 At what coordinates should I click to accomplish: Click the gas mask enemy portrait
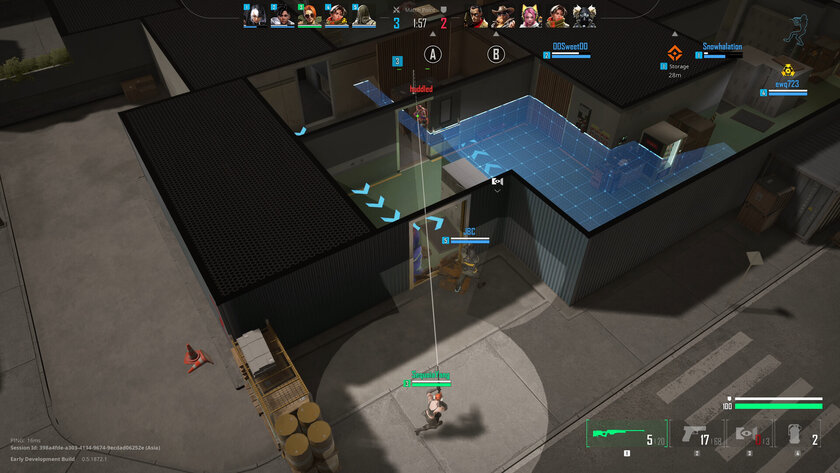tap(585, 15)
